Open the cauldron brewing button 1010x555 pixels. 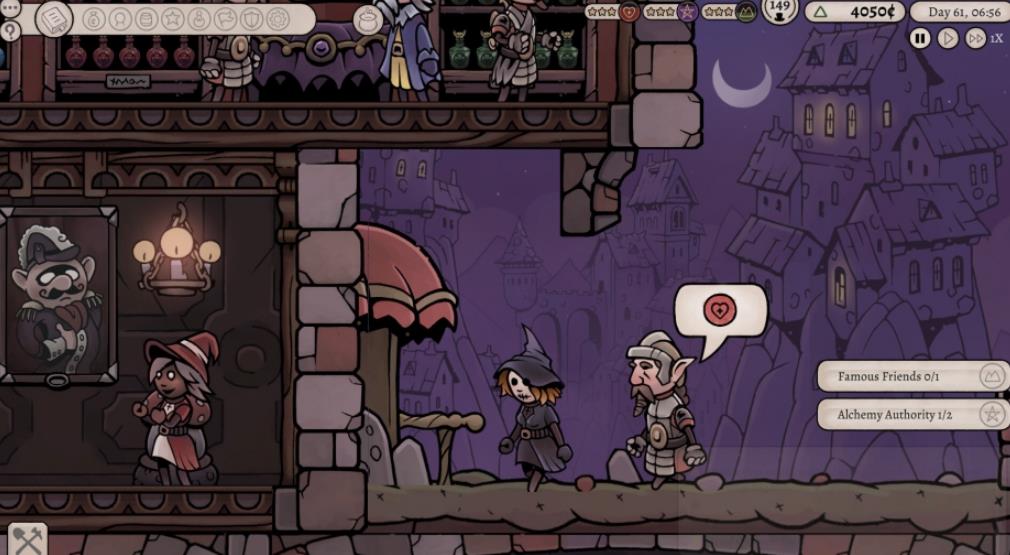[368, 19]
